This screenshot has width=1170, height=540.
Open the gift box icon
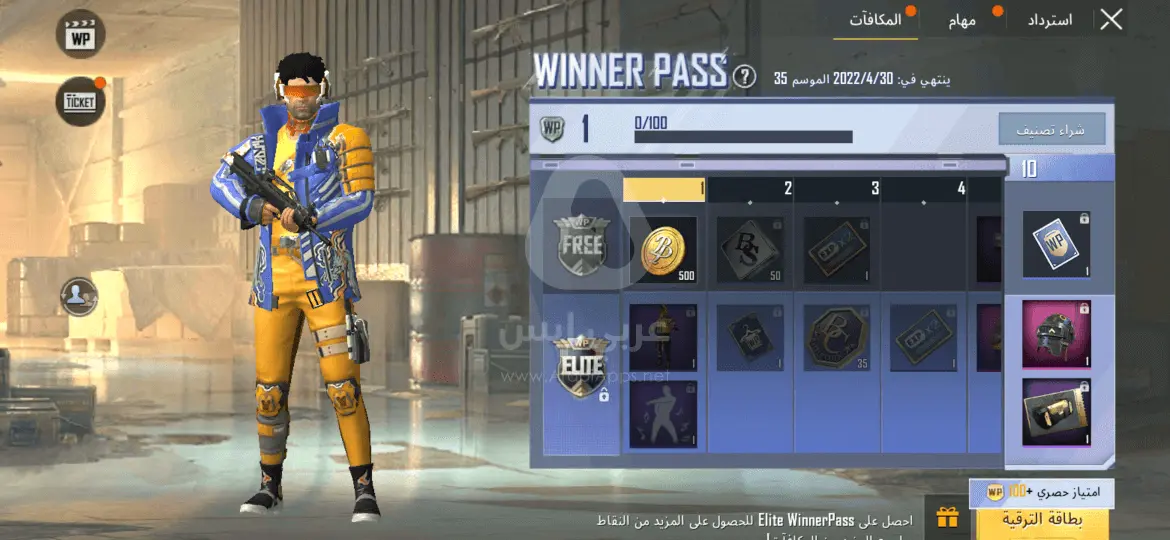click(x=946, y=518)
